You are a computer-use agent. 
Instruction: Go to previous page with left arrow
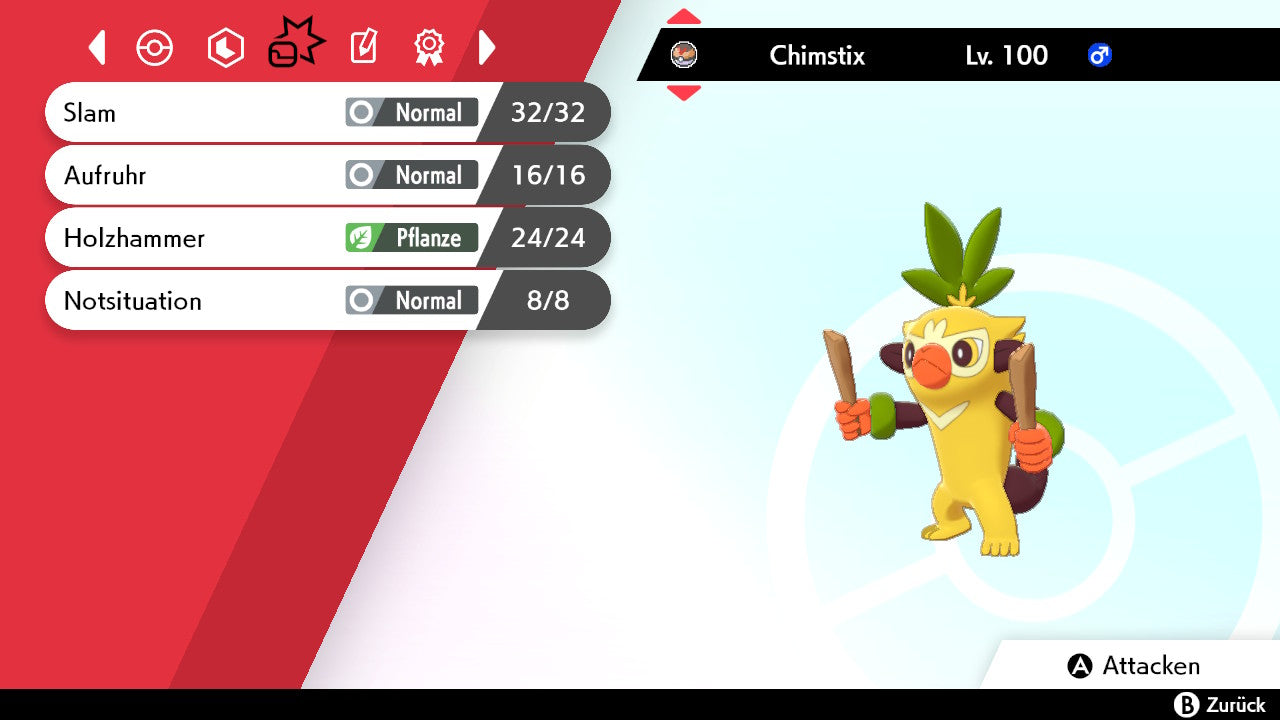97,48
